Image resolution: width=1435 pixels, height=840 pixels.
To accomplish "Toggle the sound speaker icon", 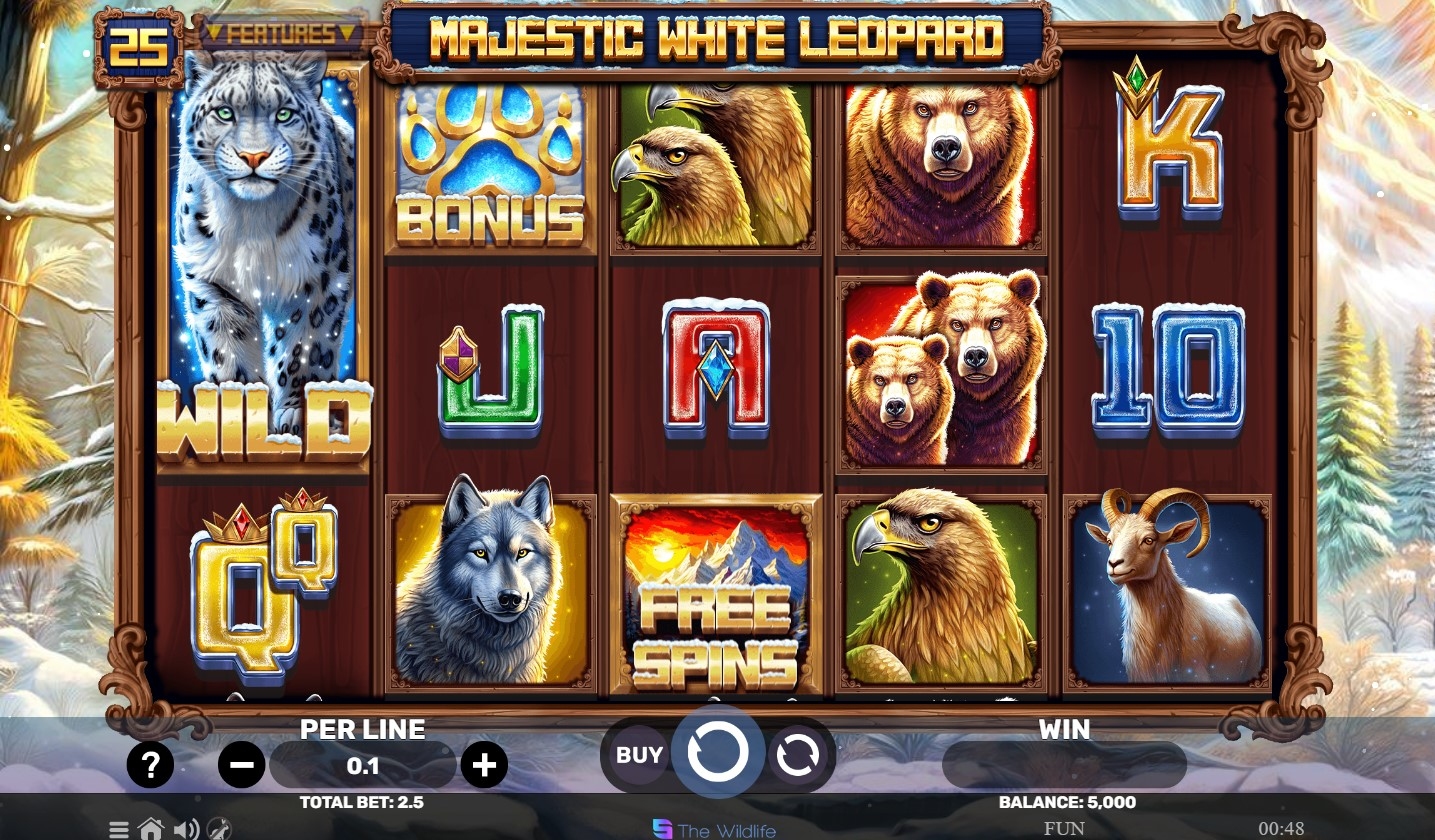I will [185, 829].
